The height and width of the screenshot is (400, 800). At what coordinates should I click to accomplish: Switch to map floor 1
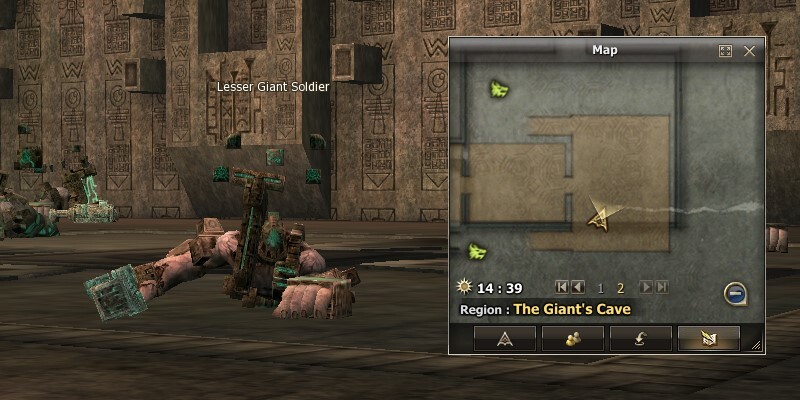(x=601, y=288)
